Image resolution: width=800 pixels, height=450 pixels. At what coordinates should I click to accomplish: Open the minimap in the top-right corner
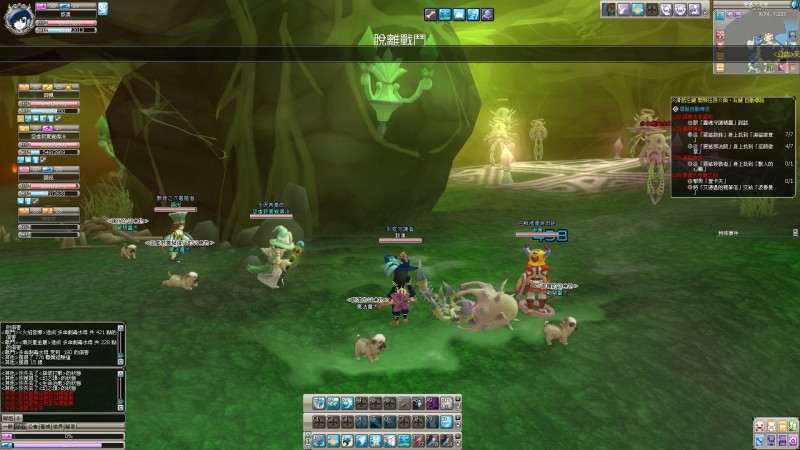click(x=760, y=43)
